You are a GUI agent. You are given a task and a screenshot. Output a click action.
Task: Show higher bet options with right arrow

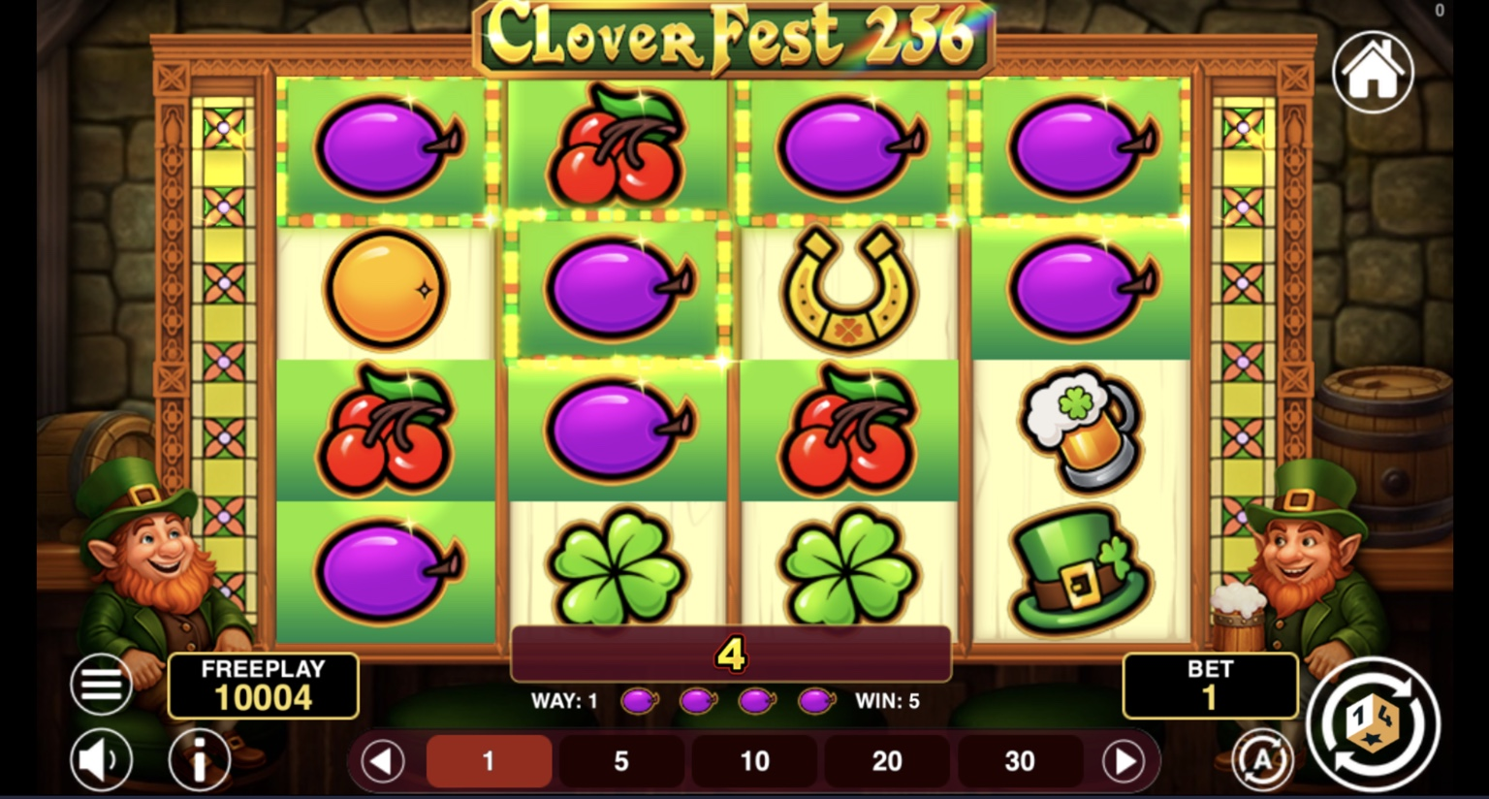tap(1124, 761)
